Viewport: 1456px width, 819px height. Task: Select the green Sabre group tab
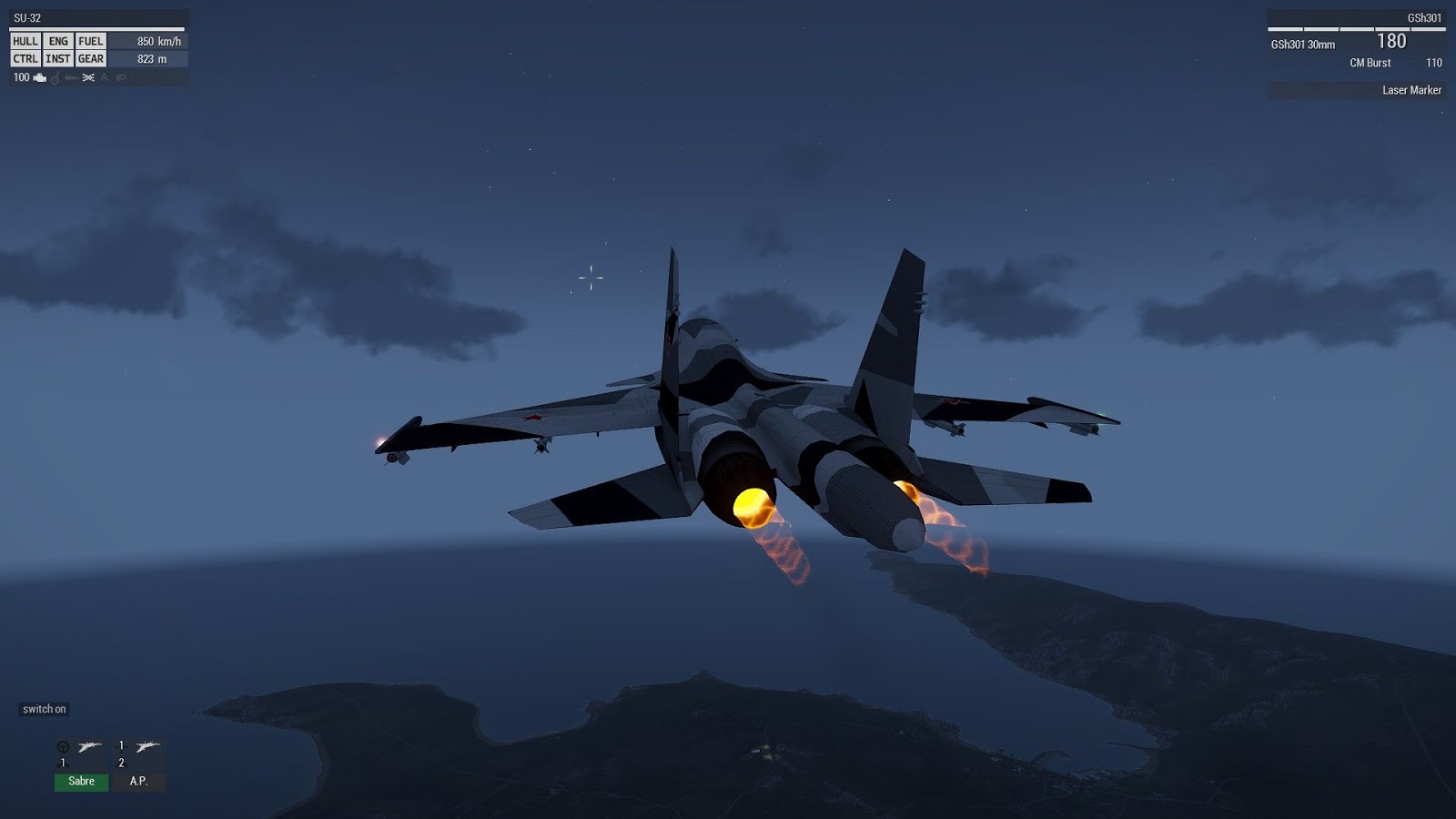click(81, 781)
